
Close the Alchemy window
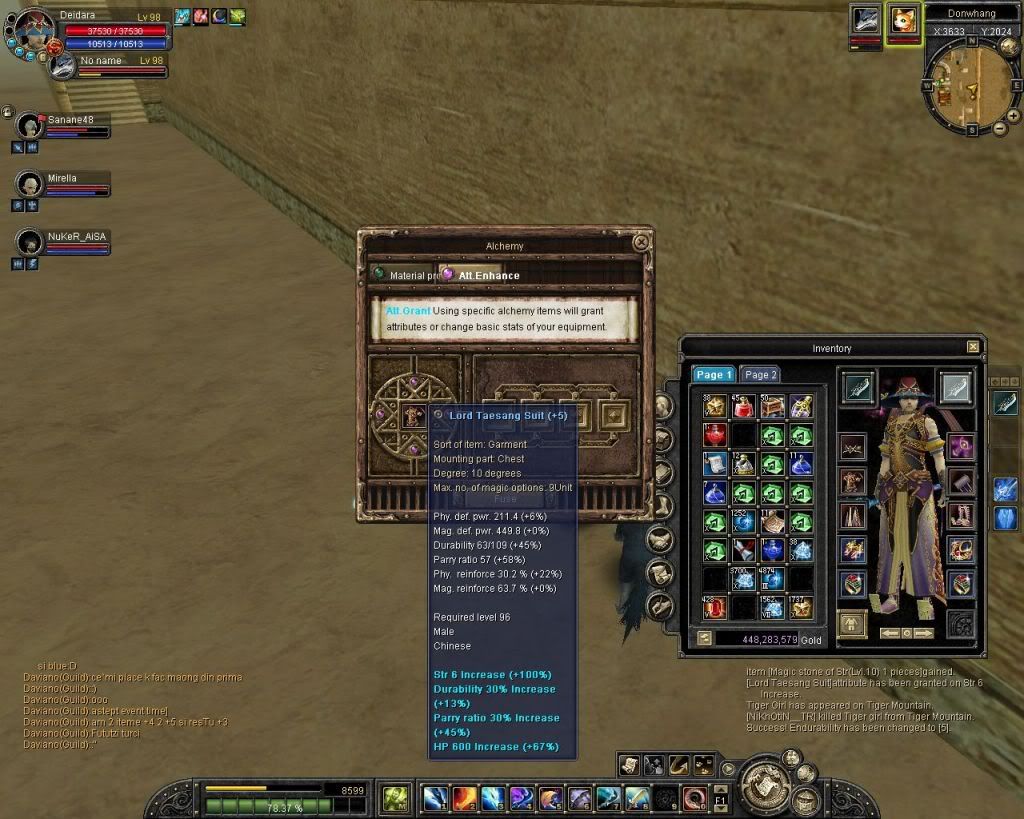pyautogui.click(x=641, y=242)
